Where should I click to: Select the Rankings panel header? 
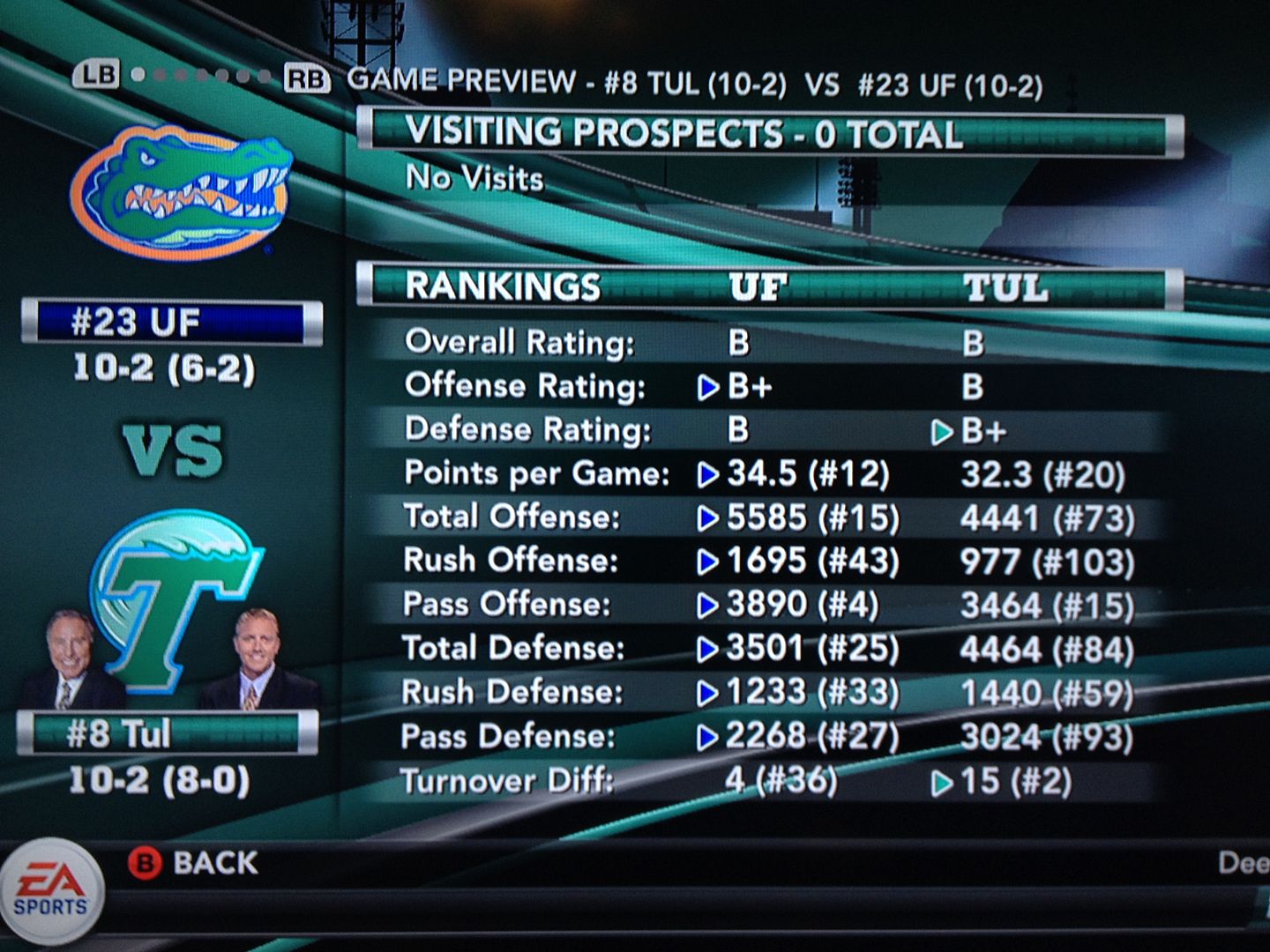tap(769, 287)
